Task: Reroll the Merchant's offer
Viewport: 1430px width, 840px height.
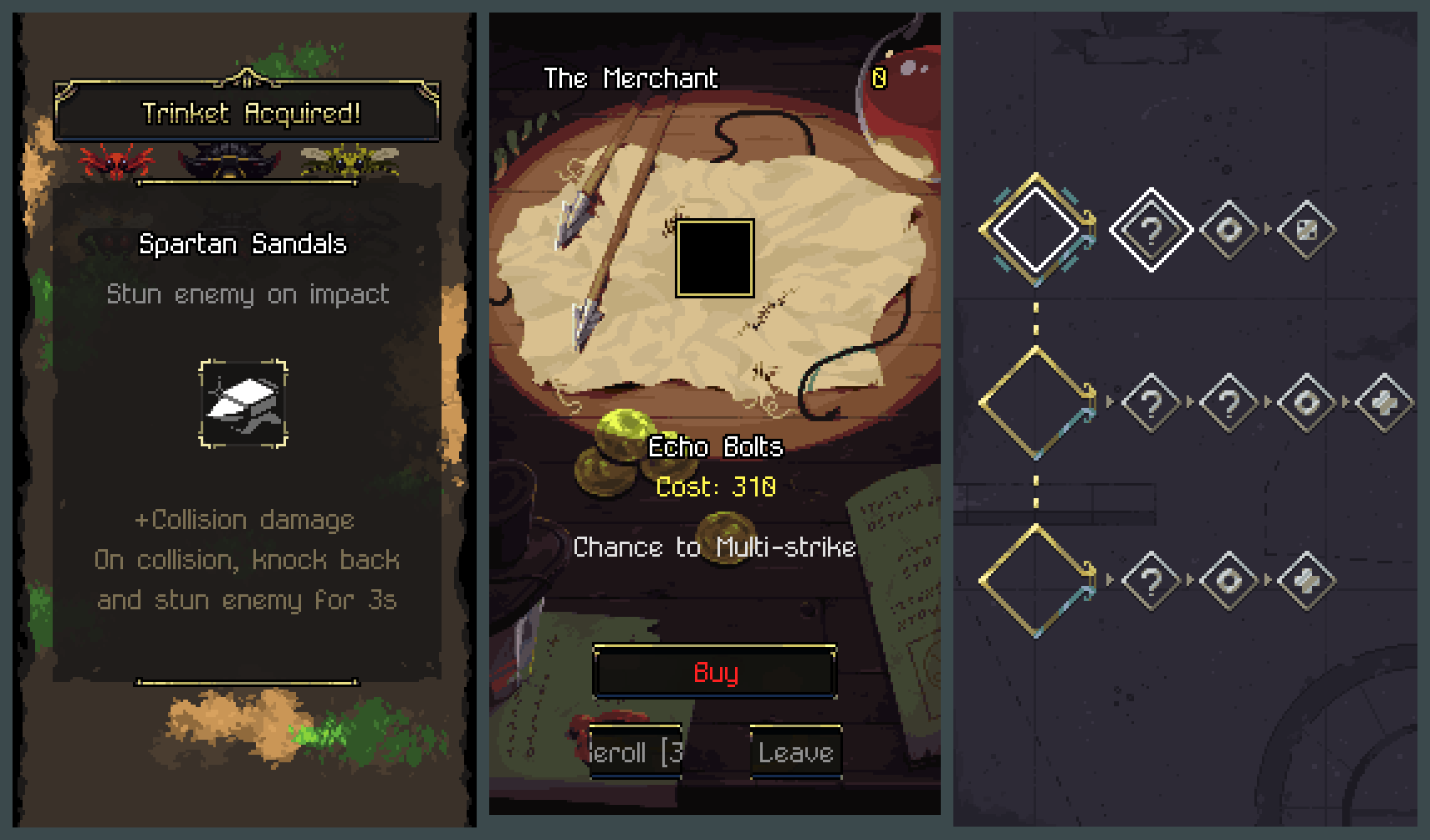Action: 636,752
